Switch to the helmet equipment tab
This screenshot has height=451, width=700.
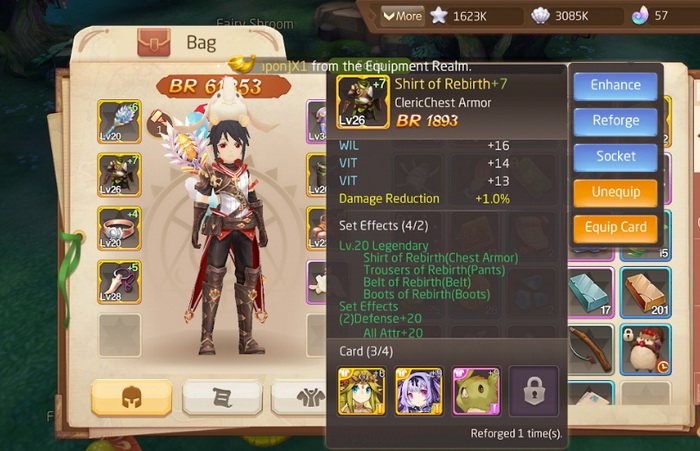tap(131, 397)
